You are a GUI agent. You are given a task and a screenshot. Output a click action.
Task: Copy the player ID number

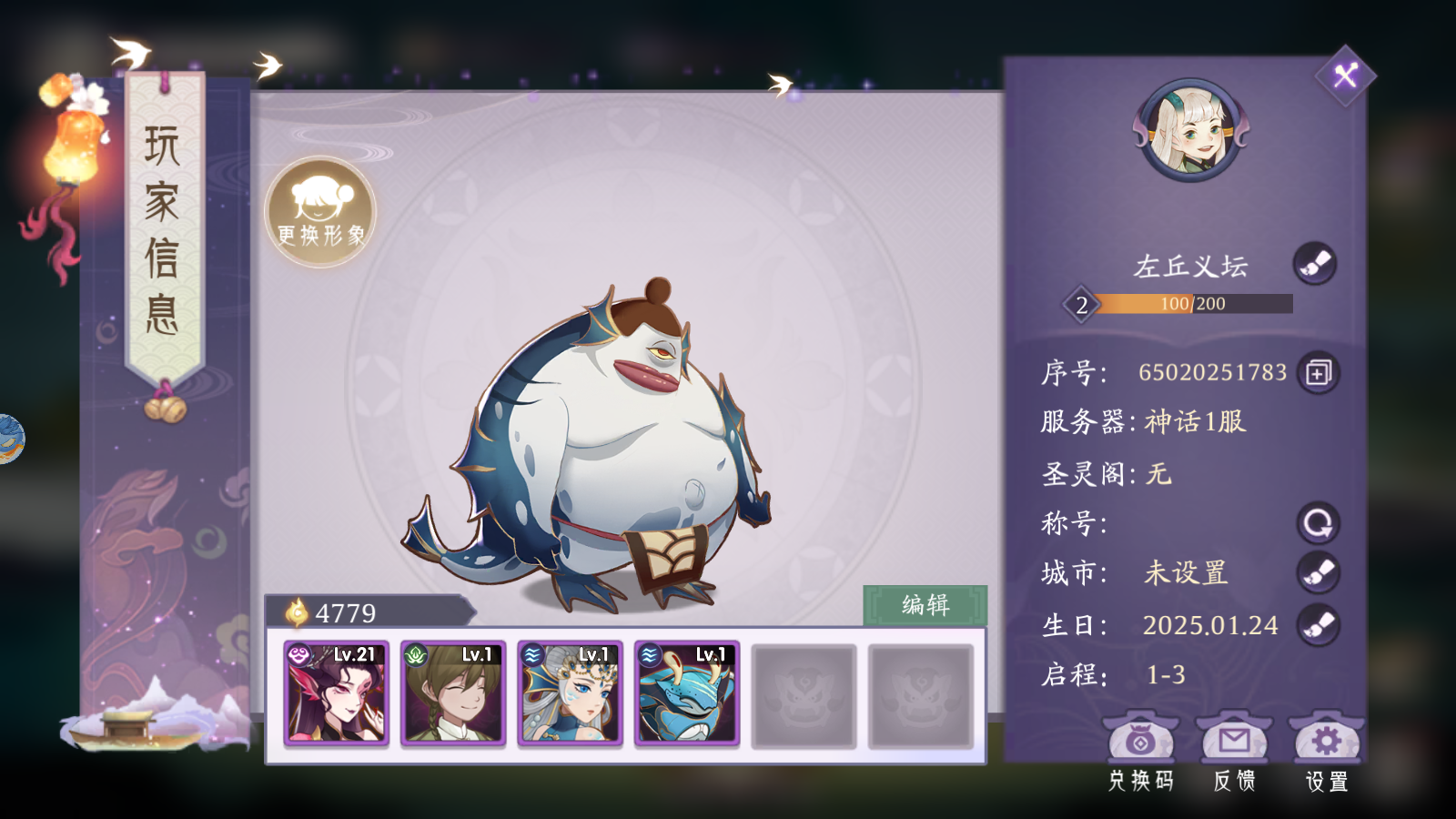coord(1318,373)
